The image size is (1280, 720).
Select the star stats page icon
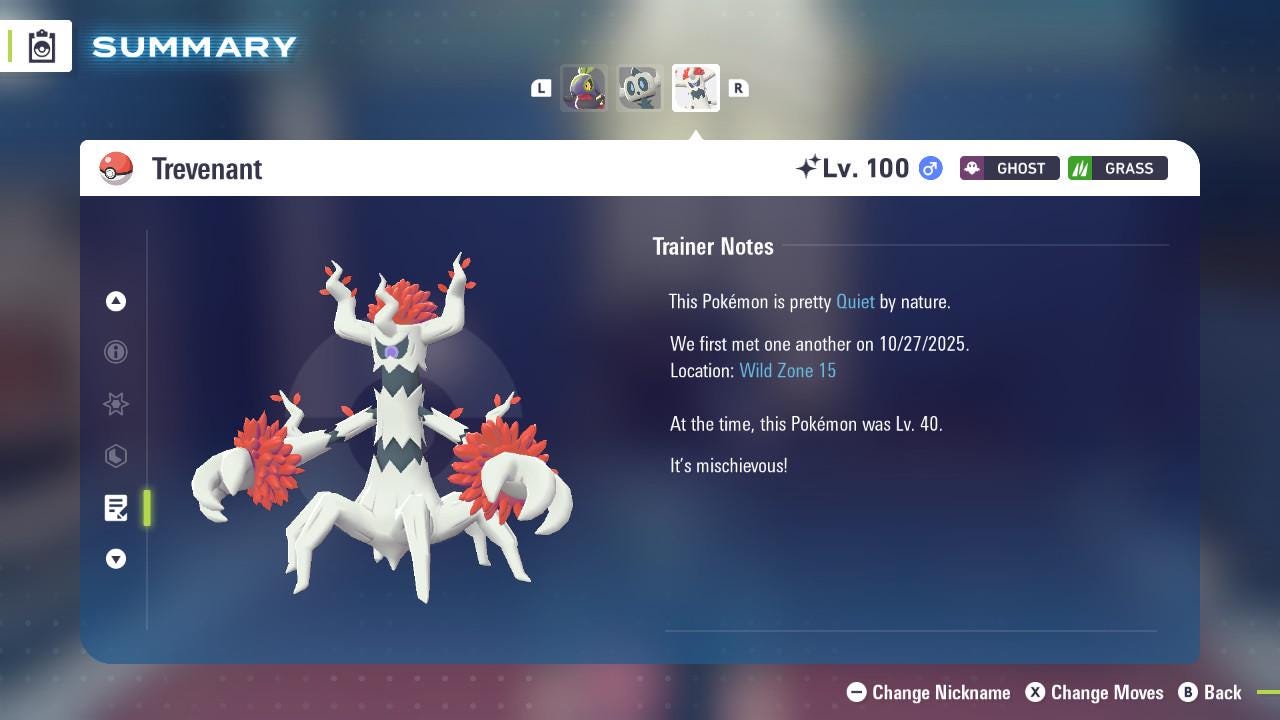pyautogui.click(x=116, y=404)
